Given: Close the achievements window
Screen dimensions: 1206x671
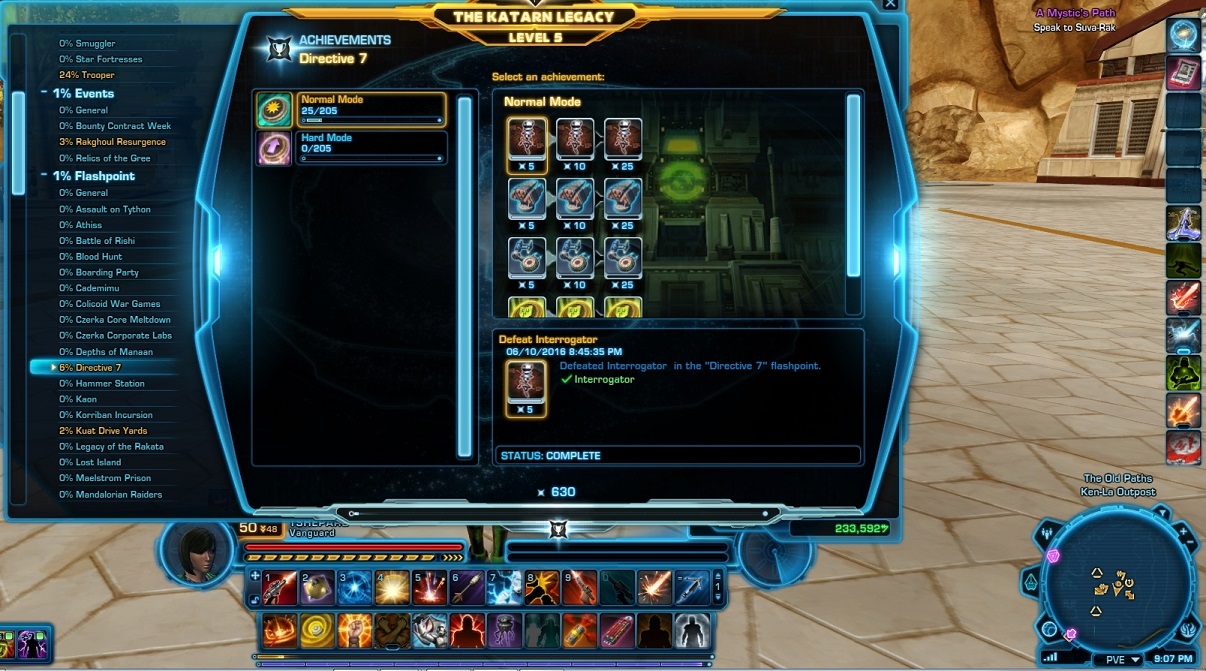Looking at the screenshot, I should pyautogui.click(x=891, y=5).
